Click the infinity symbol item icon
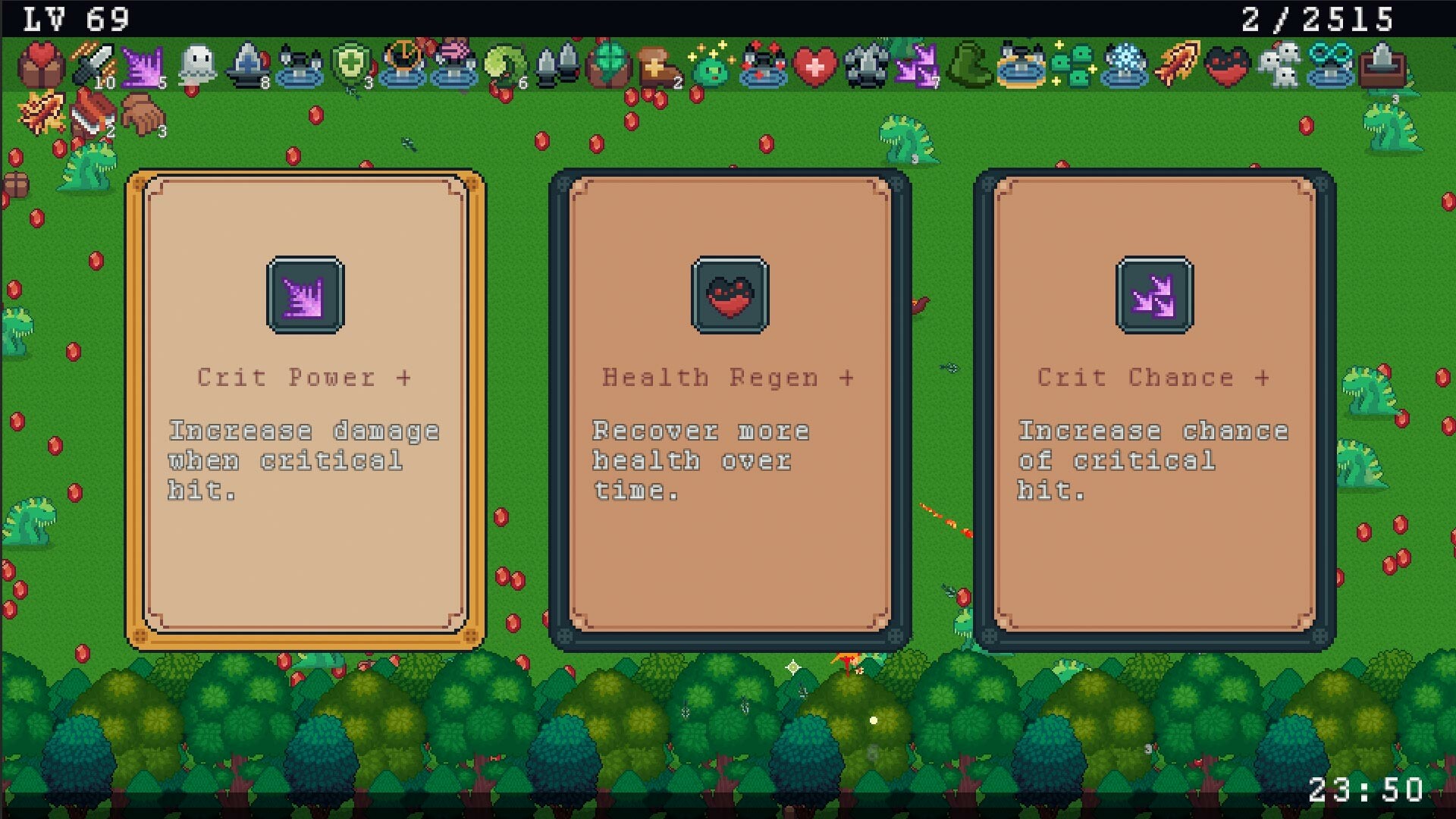Image resolution: width=1456 pixels, height=819 pixels. pos(1331,67)
